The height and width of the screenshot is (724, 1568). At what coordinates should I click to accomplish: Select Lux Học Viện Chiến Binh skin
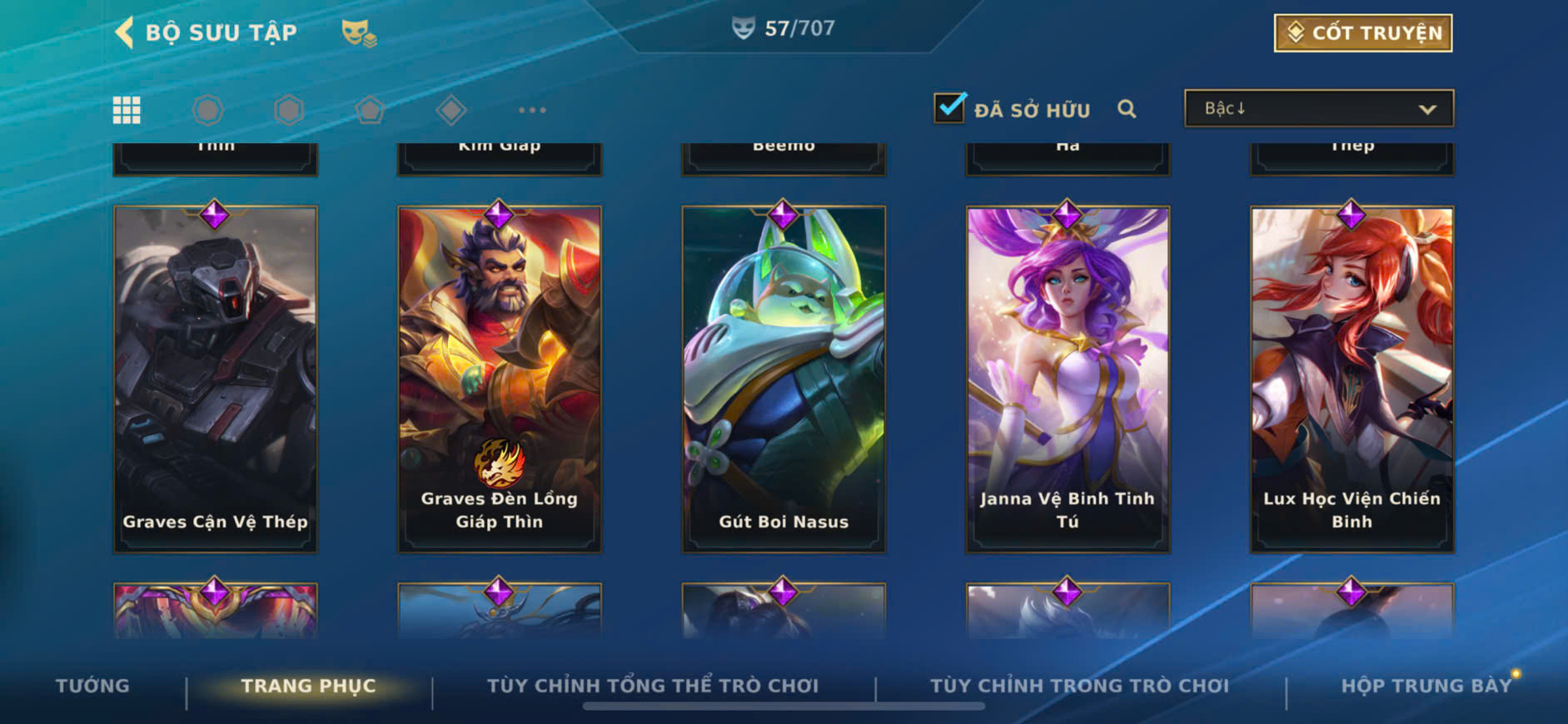tap(1351, 379)
